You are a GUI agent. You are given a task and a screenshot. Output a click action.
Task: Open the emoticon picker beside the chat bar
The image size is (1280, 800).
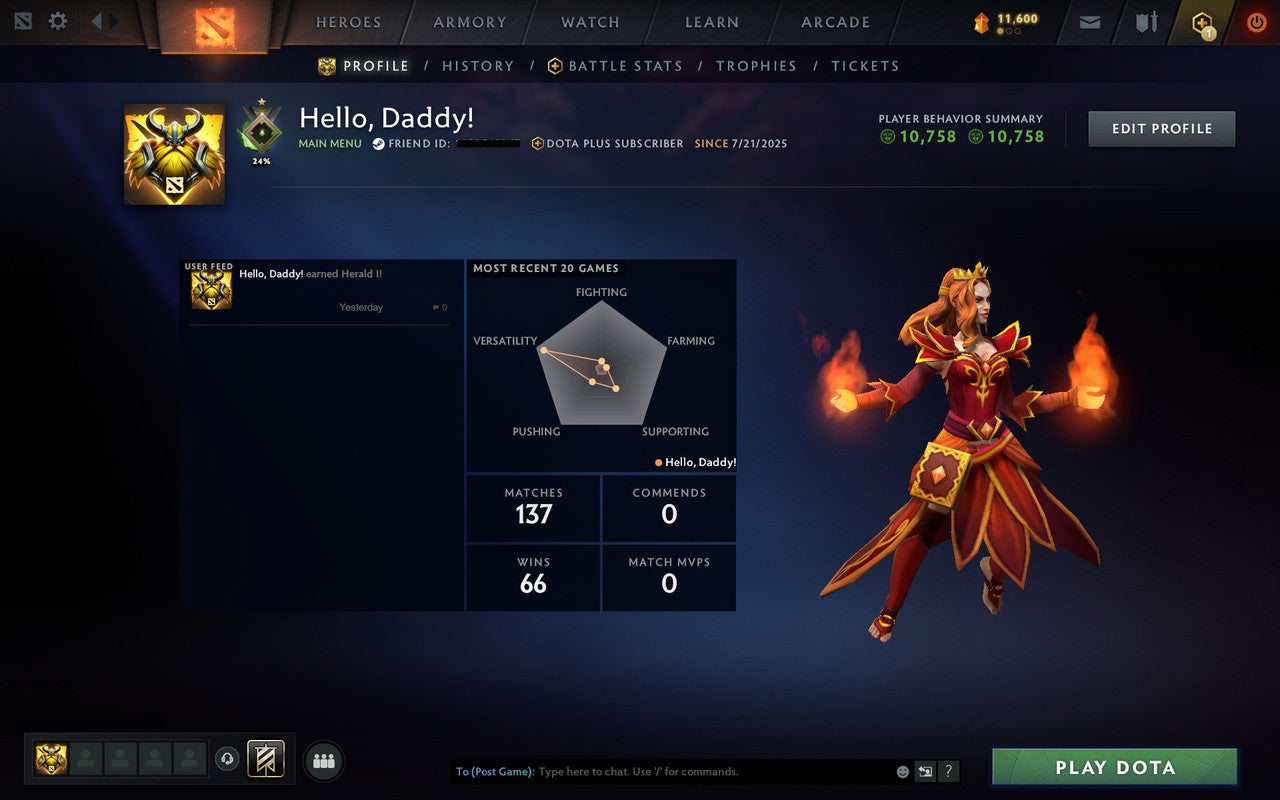click(x=903, y=771)
